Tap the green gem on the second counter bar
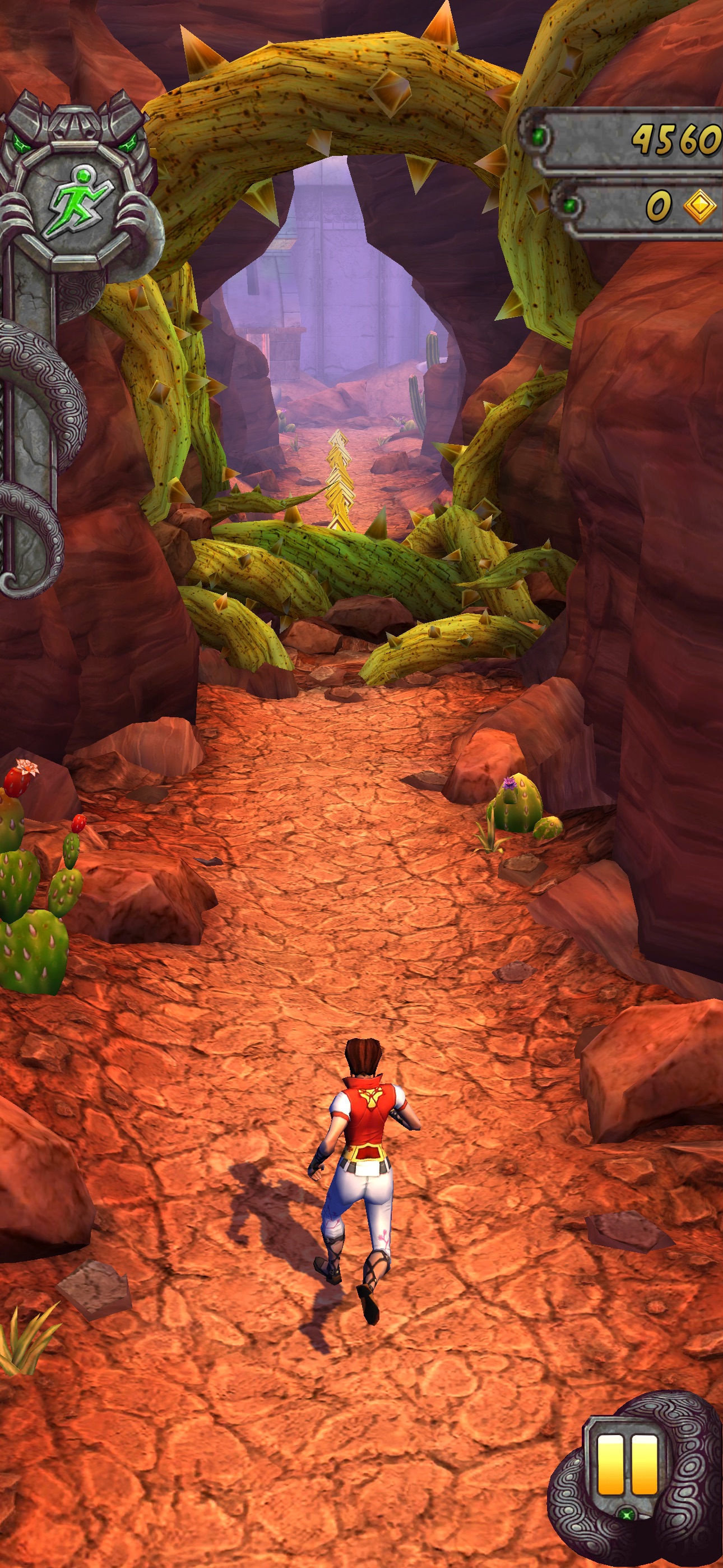 [569, 205]
